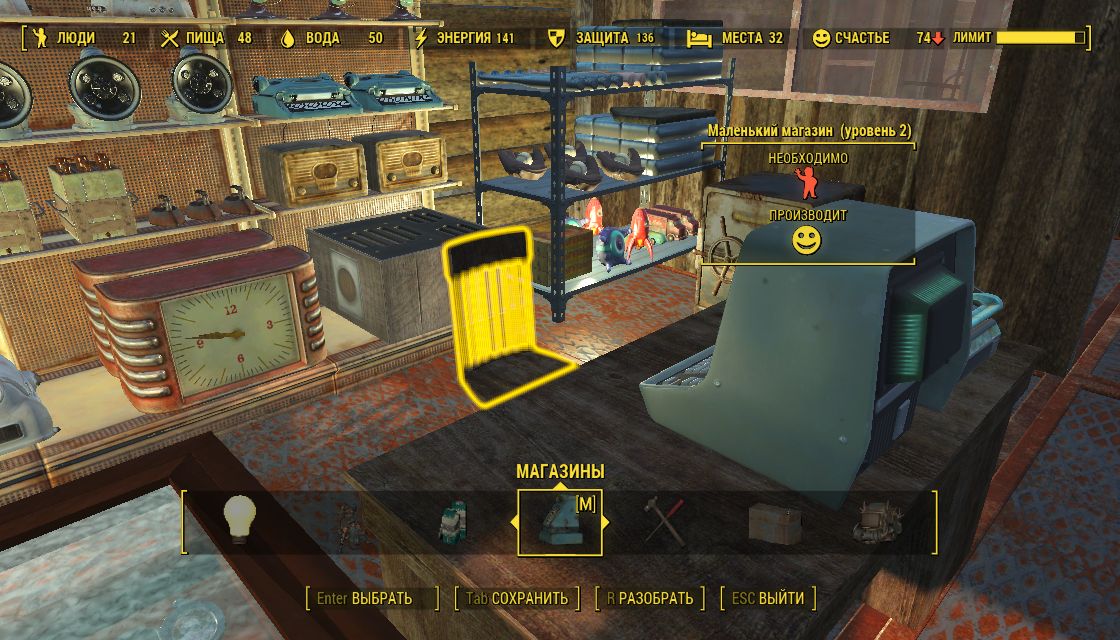Choose the spiked robot head category
The image size is (1120, 640).
click(879, 522)
